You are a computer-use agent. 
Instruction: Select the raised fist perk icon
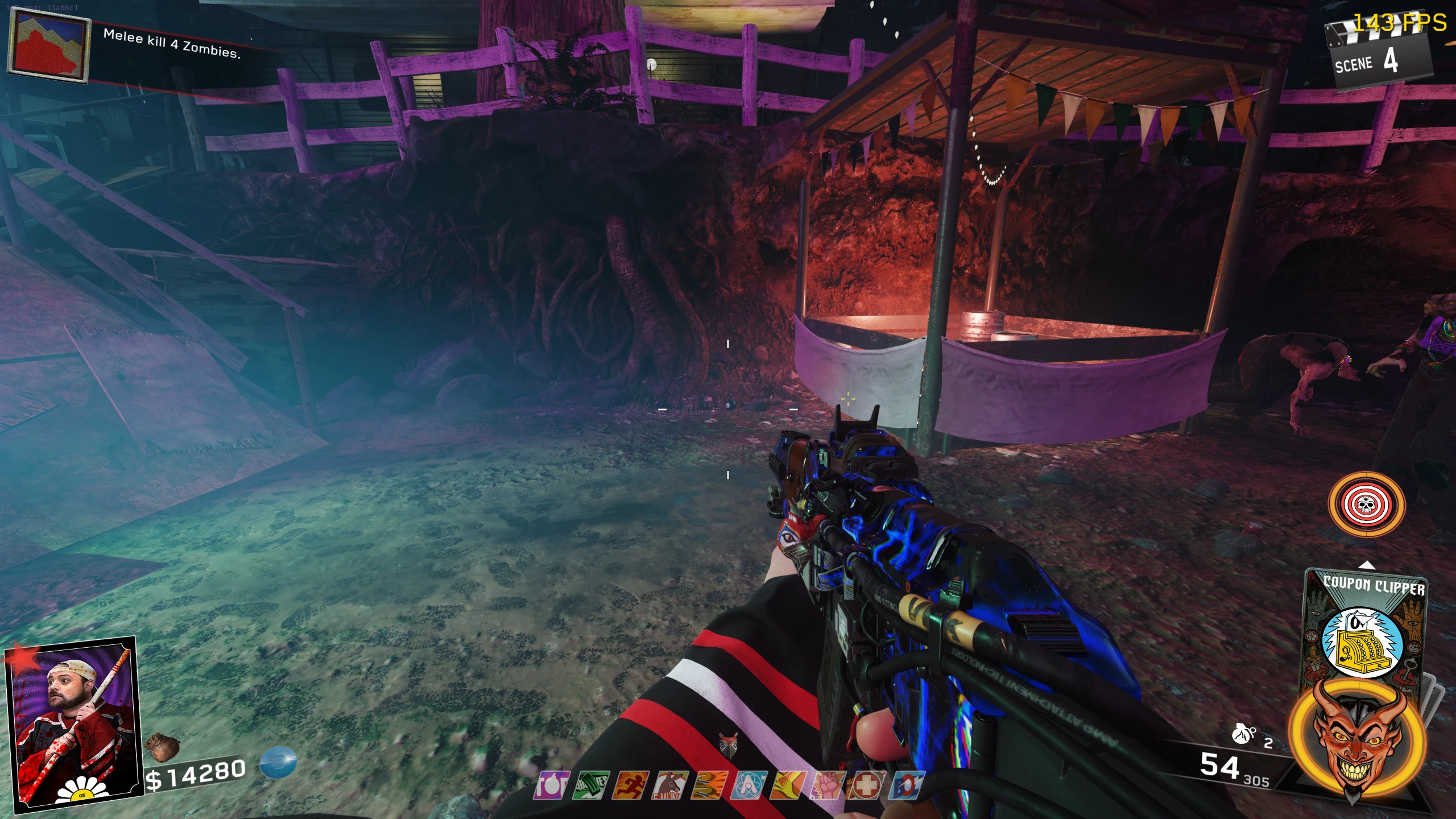828,785
